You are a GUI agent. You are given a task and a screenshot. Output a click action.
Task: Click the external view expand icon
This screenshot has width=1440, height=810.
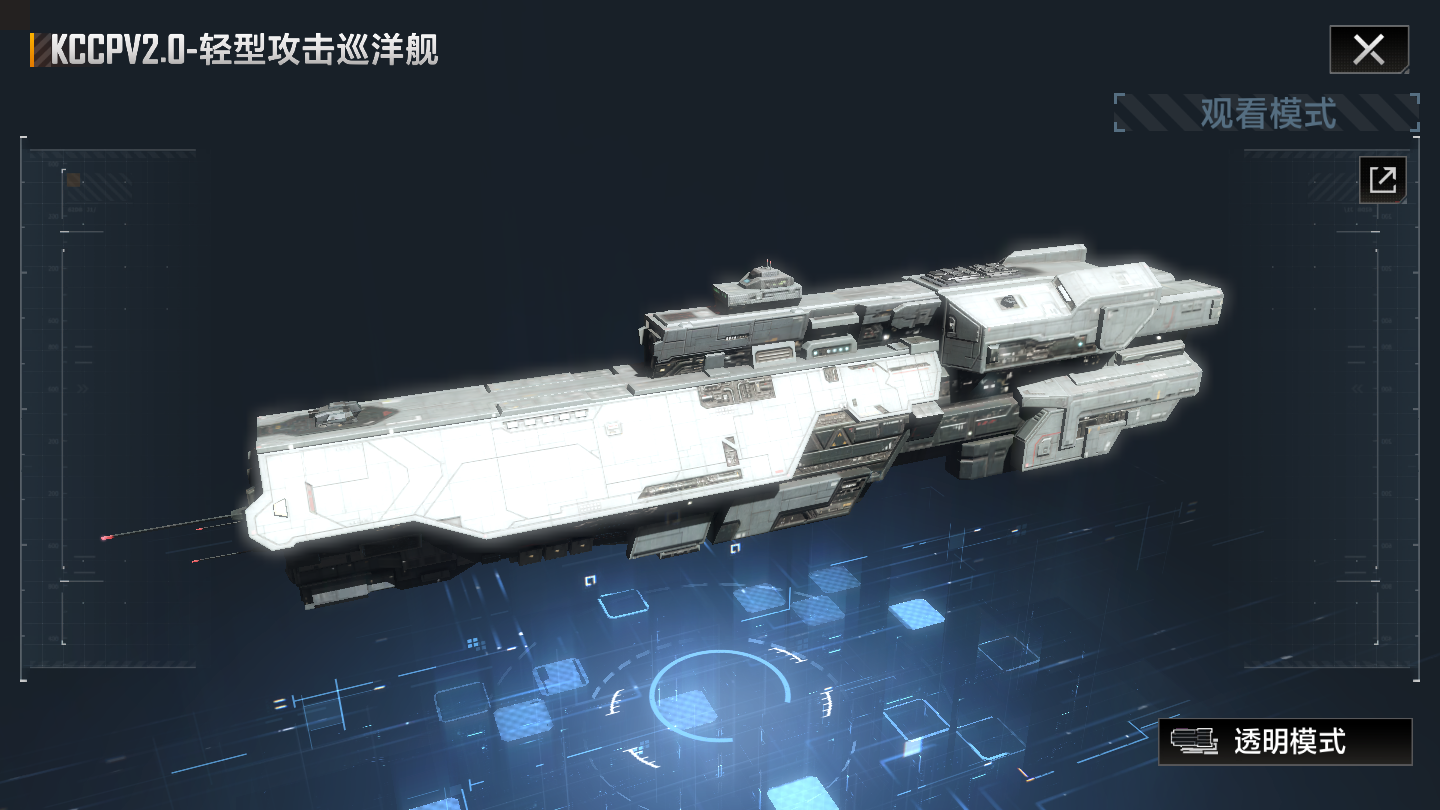(1383, 181)
